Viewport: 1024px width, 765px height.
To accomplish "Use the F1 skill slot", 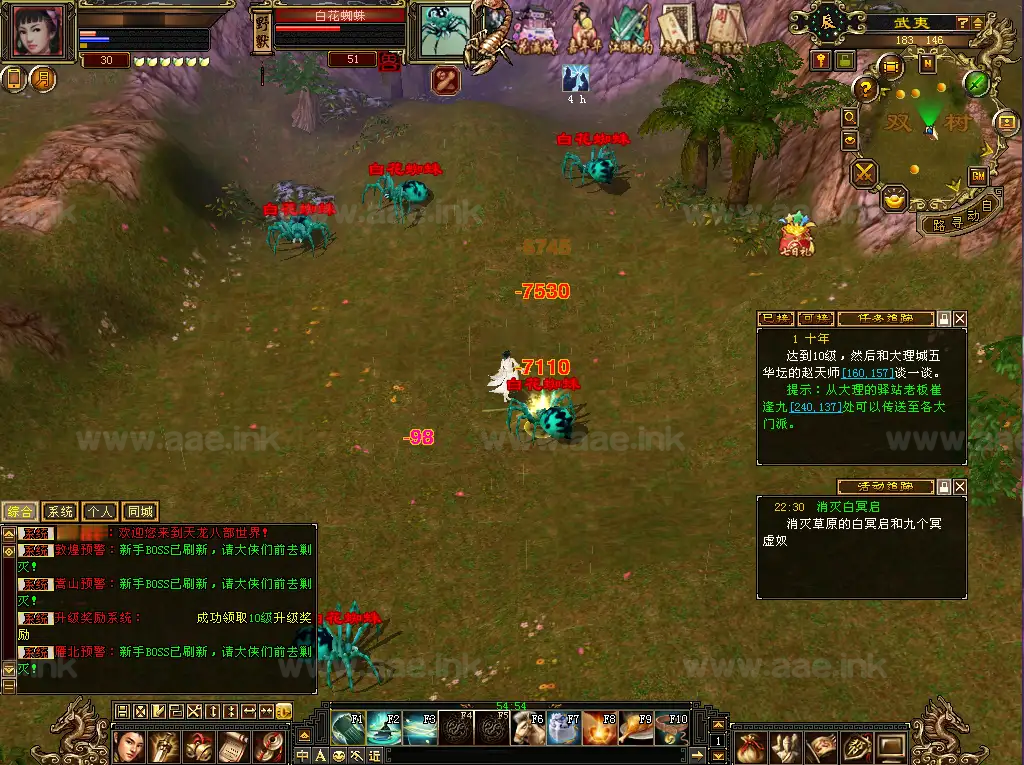I will pyautogui.click(x=349, y=727).
